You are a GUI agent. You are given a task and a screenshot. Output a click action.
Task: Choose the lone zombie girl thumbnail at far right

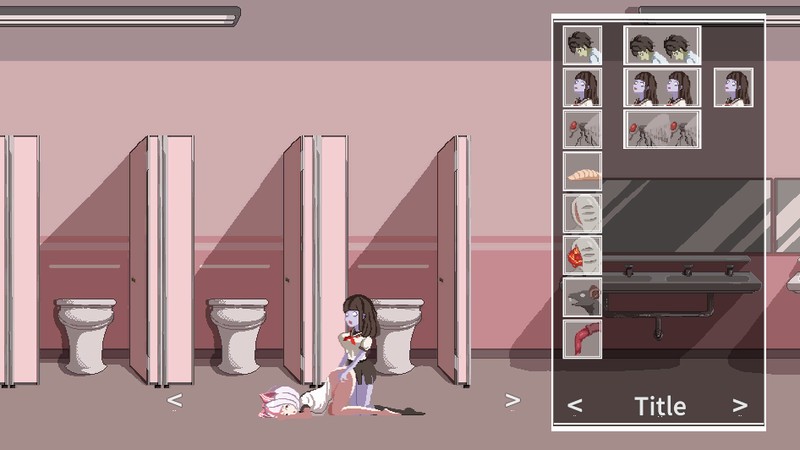pos(733,88)
